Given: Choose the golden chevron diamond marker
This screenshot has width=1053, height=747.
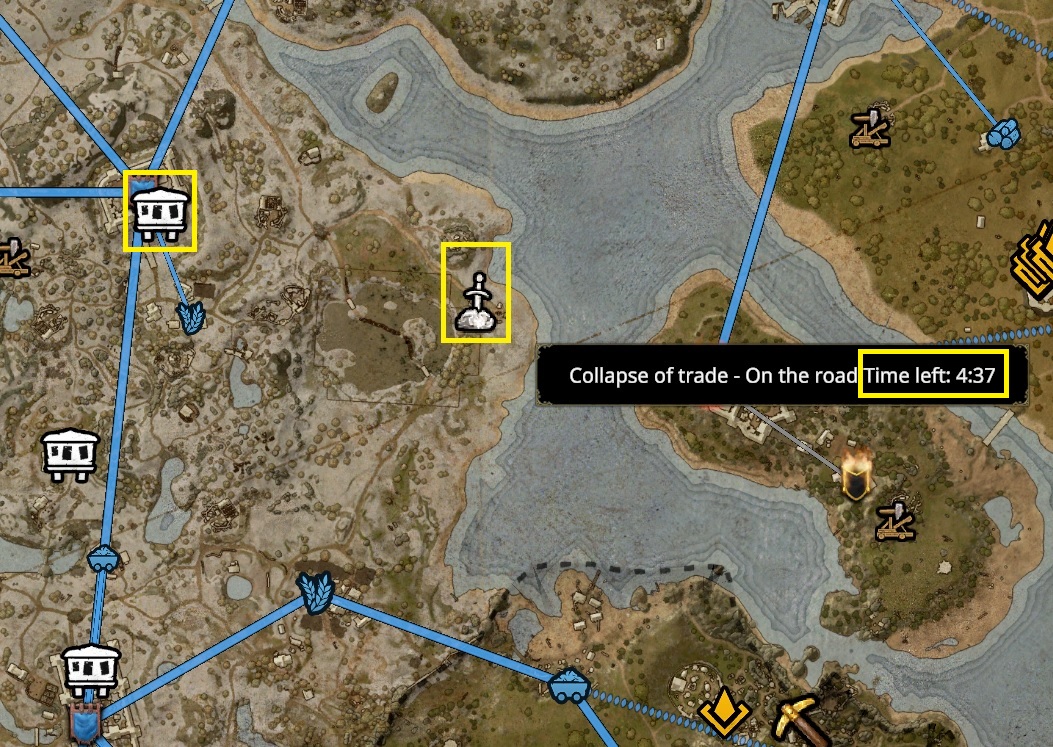Looking at the screenshot, I should (724, 712).
